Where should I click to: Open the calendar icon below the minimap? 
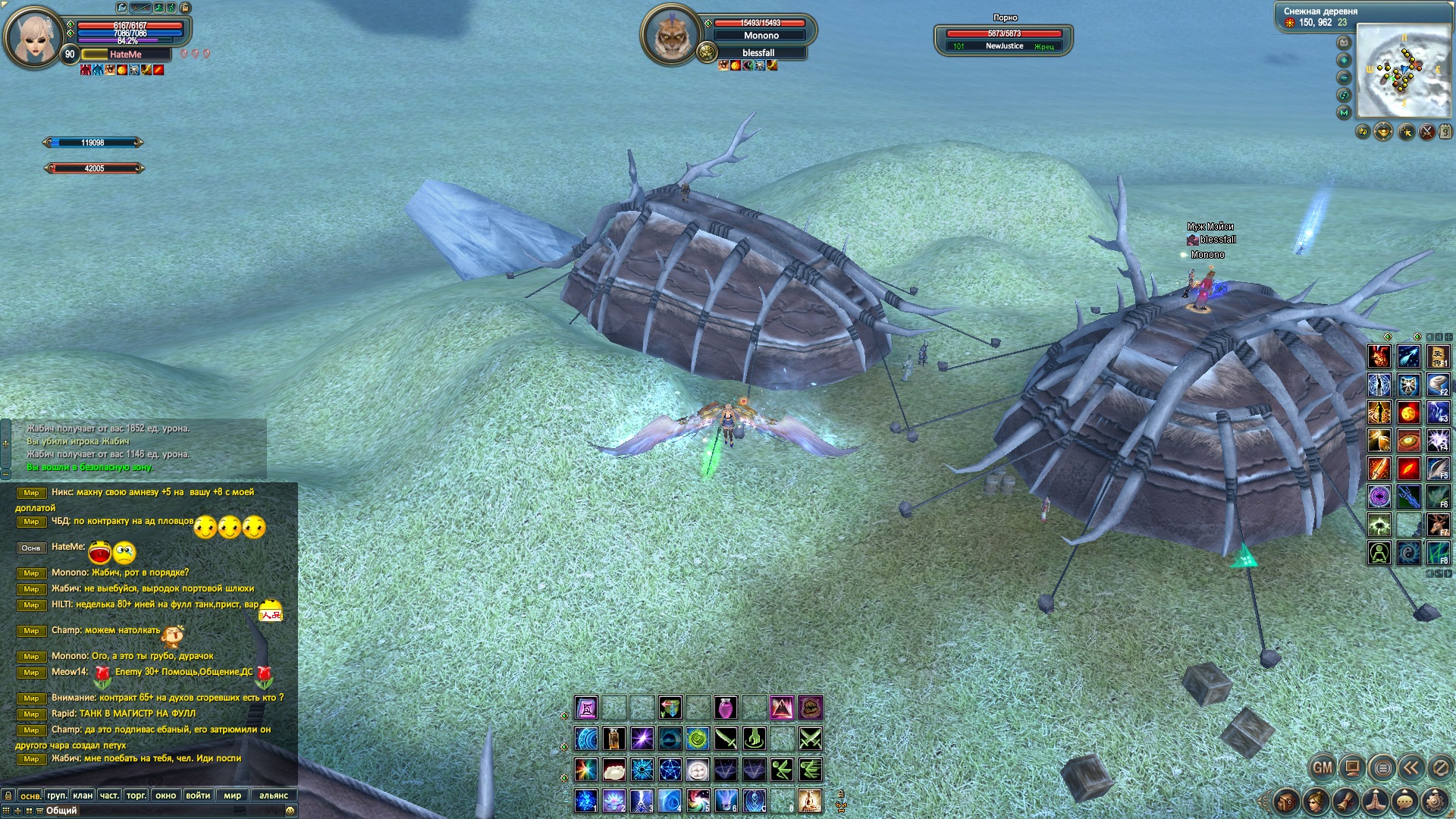tap(1446, 132)
